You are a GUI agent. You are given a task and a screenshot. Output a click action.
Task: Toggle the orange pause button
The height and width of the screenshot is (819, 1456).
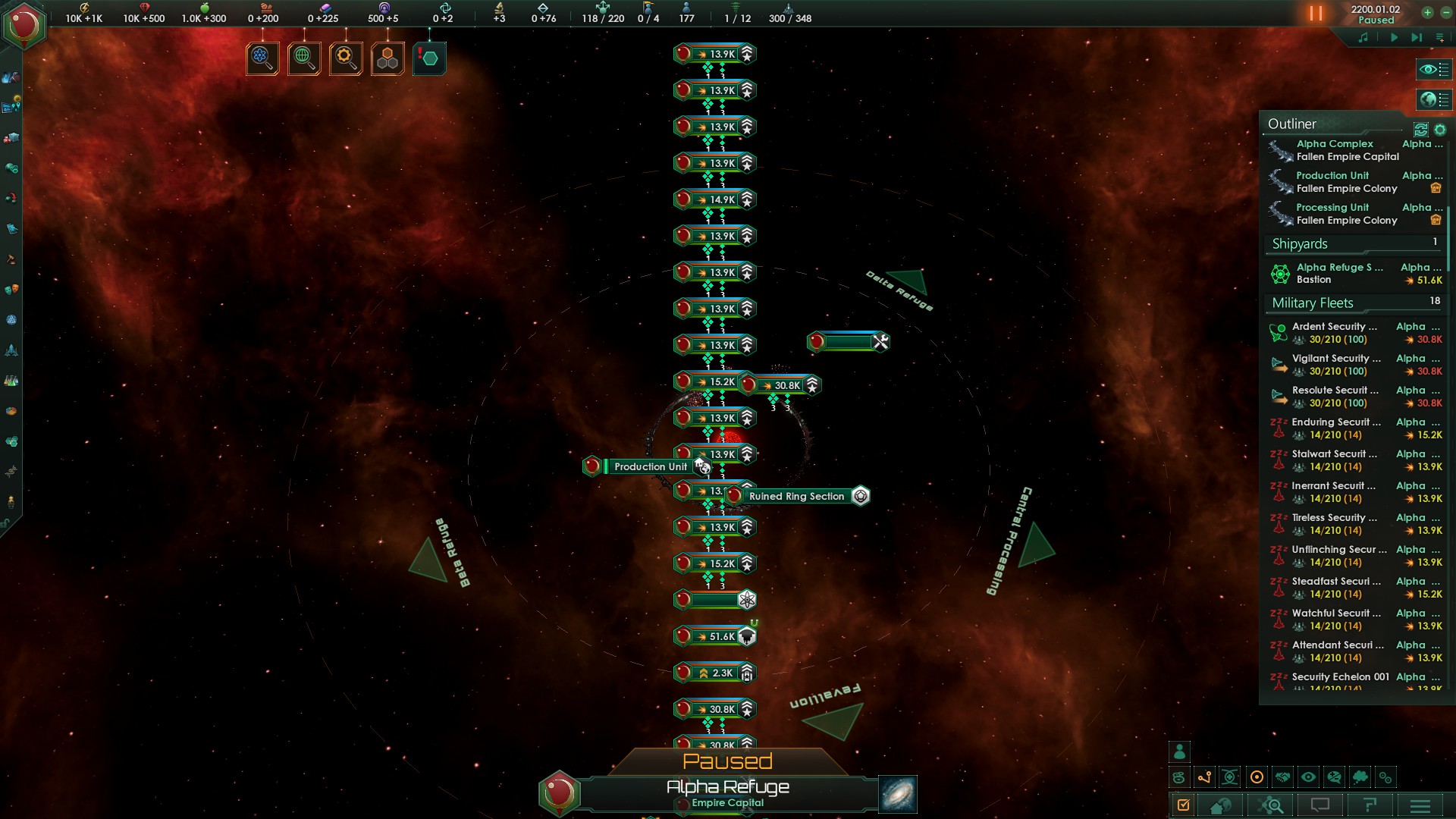1316,14
